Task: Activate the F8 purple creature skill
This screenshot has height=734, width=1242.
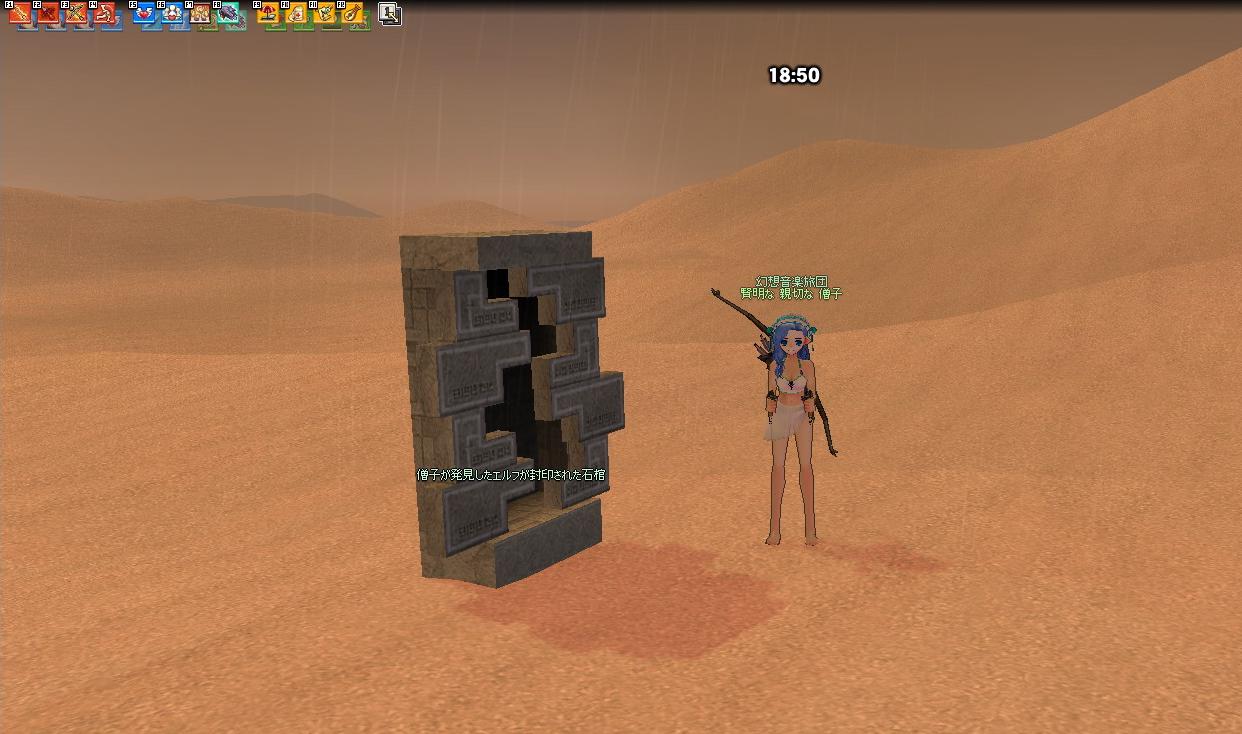Action: click(230, 15)
